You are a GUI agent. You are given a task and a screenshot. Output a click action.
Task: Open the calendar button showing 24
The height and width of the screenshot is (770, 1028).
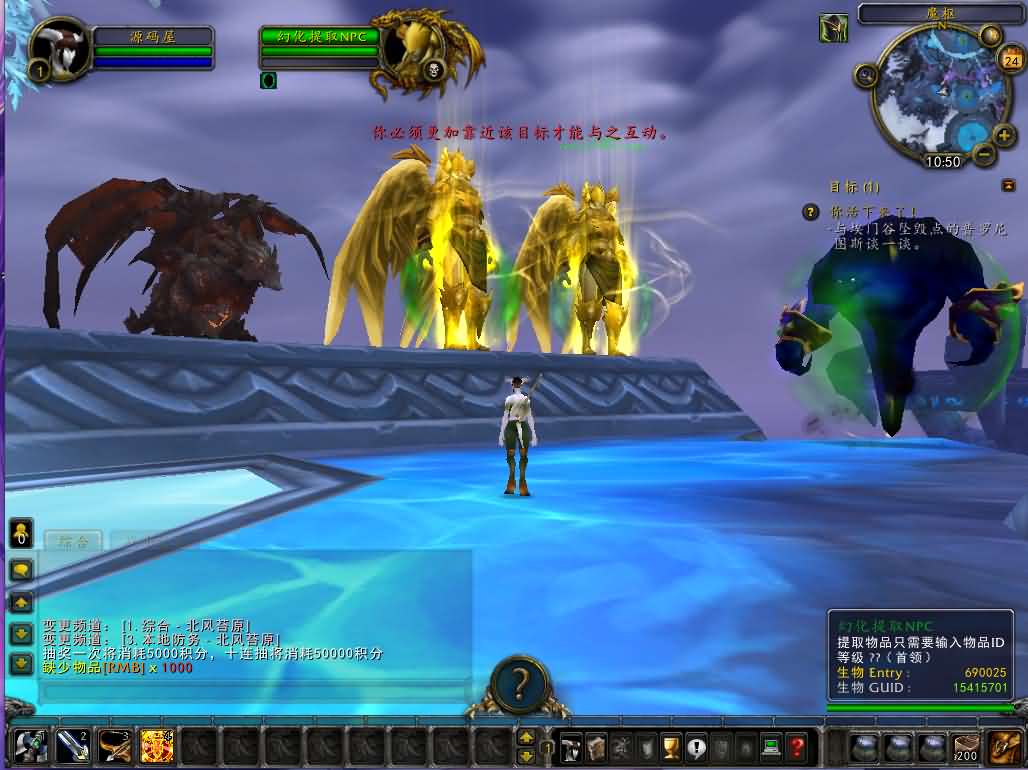(1009, 58)
